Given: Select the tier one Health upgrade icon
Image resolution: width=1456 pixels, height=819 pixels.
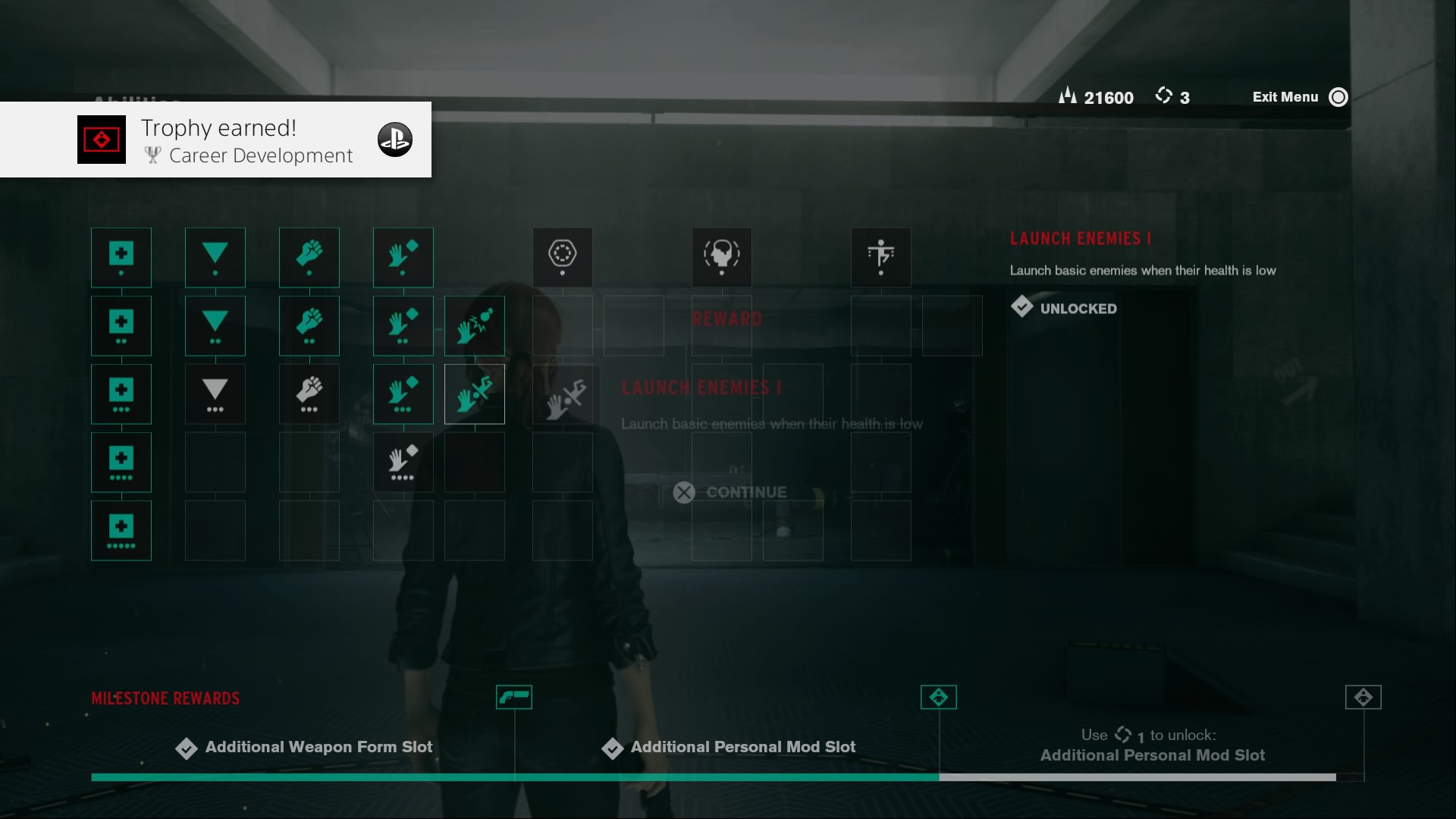Looking at the screenshot, I should tap(121, 258).
